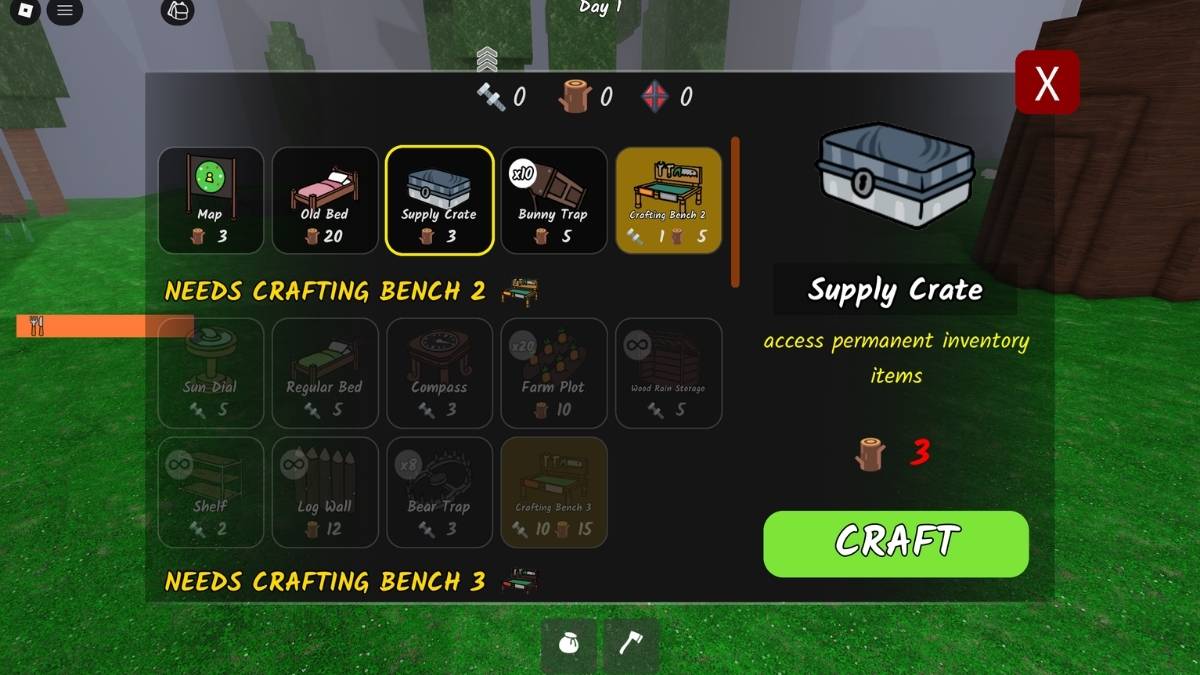Select the Crafting Bench 2 recipe
This screenshot has height=675, width=1200.
[668, 200]
